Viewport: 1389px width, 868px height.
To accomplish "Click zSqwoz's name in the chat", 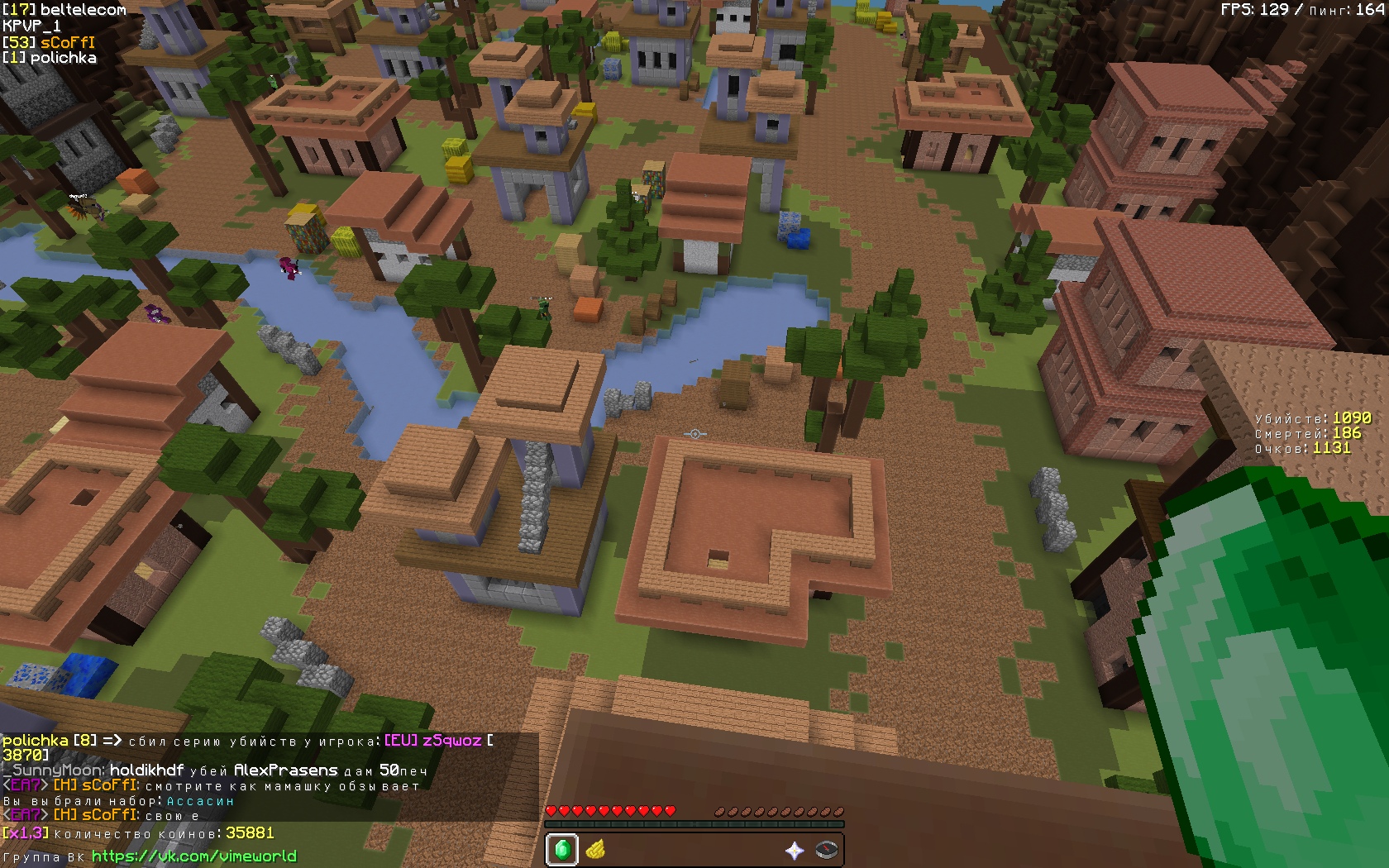I will [x=451, y=741].
